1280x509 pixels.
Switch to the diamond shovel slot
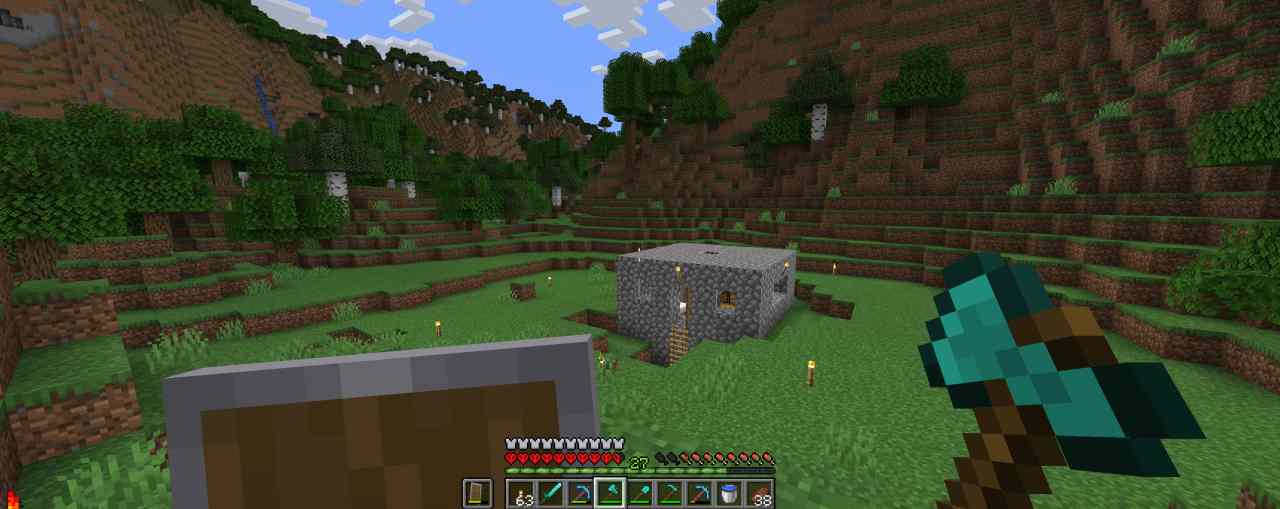pyautogui.click(x=640, y=493)
